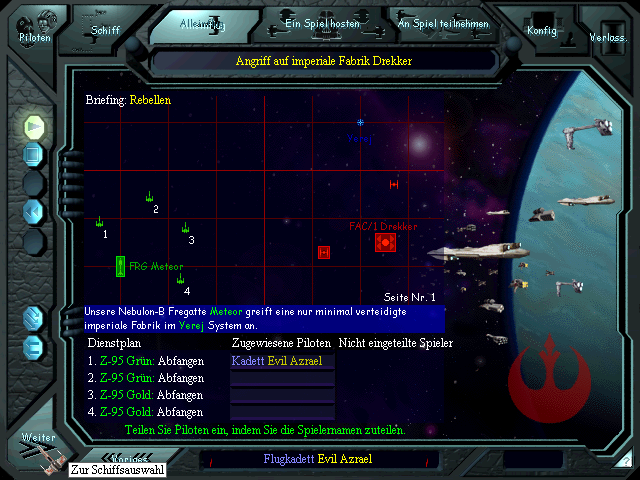
Task: Click the FRG Meteor frigate map marker
Action: click(x=120, y=266)
